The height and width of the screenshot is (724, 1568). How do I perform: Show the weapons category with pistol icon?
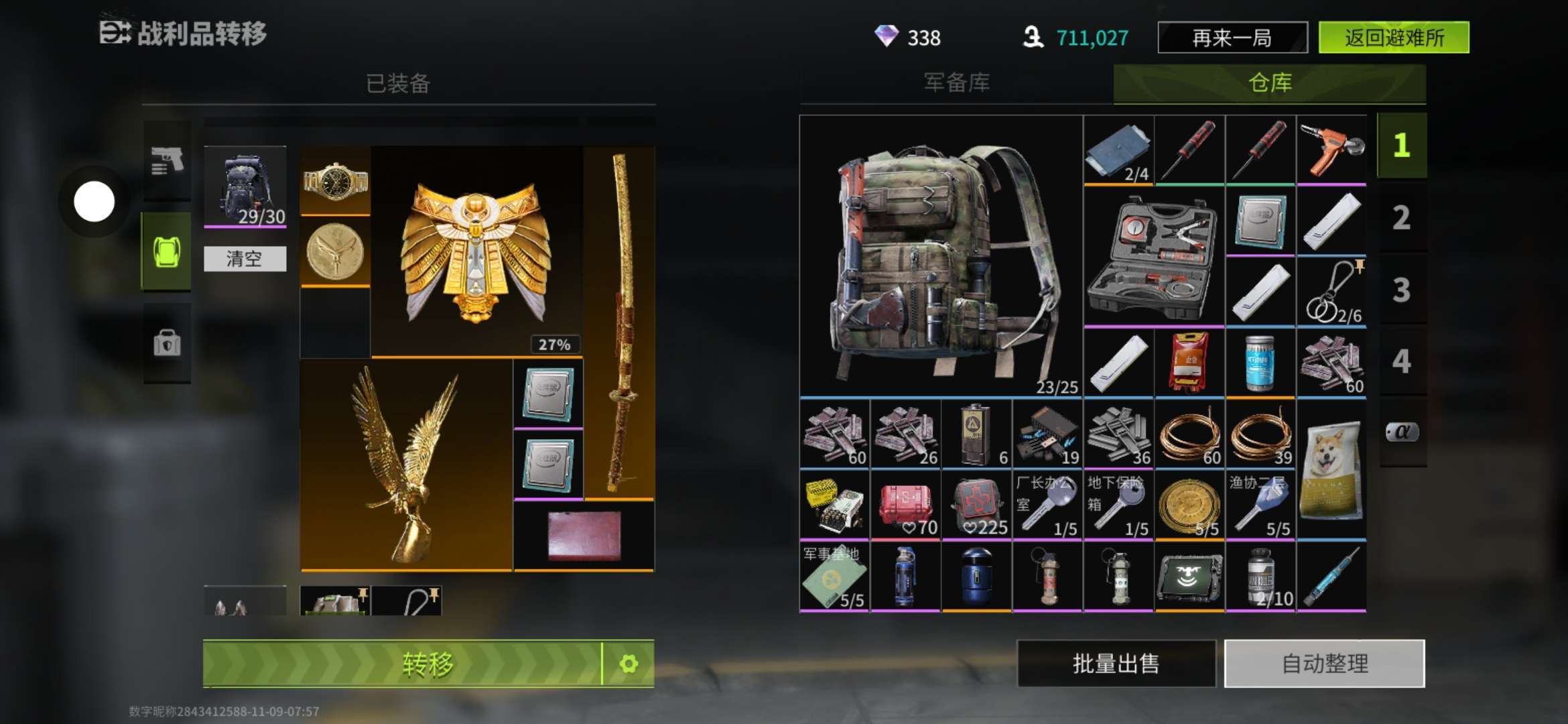(x=167, y=161)
